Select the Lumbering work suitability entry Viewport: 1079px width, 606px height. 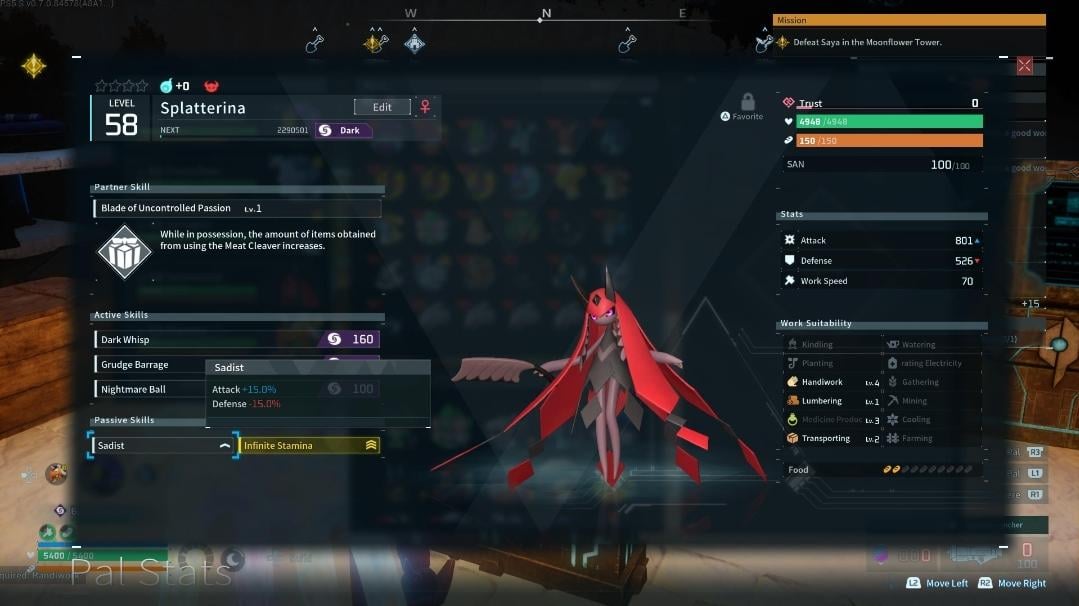click(x=832, y=401)
